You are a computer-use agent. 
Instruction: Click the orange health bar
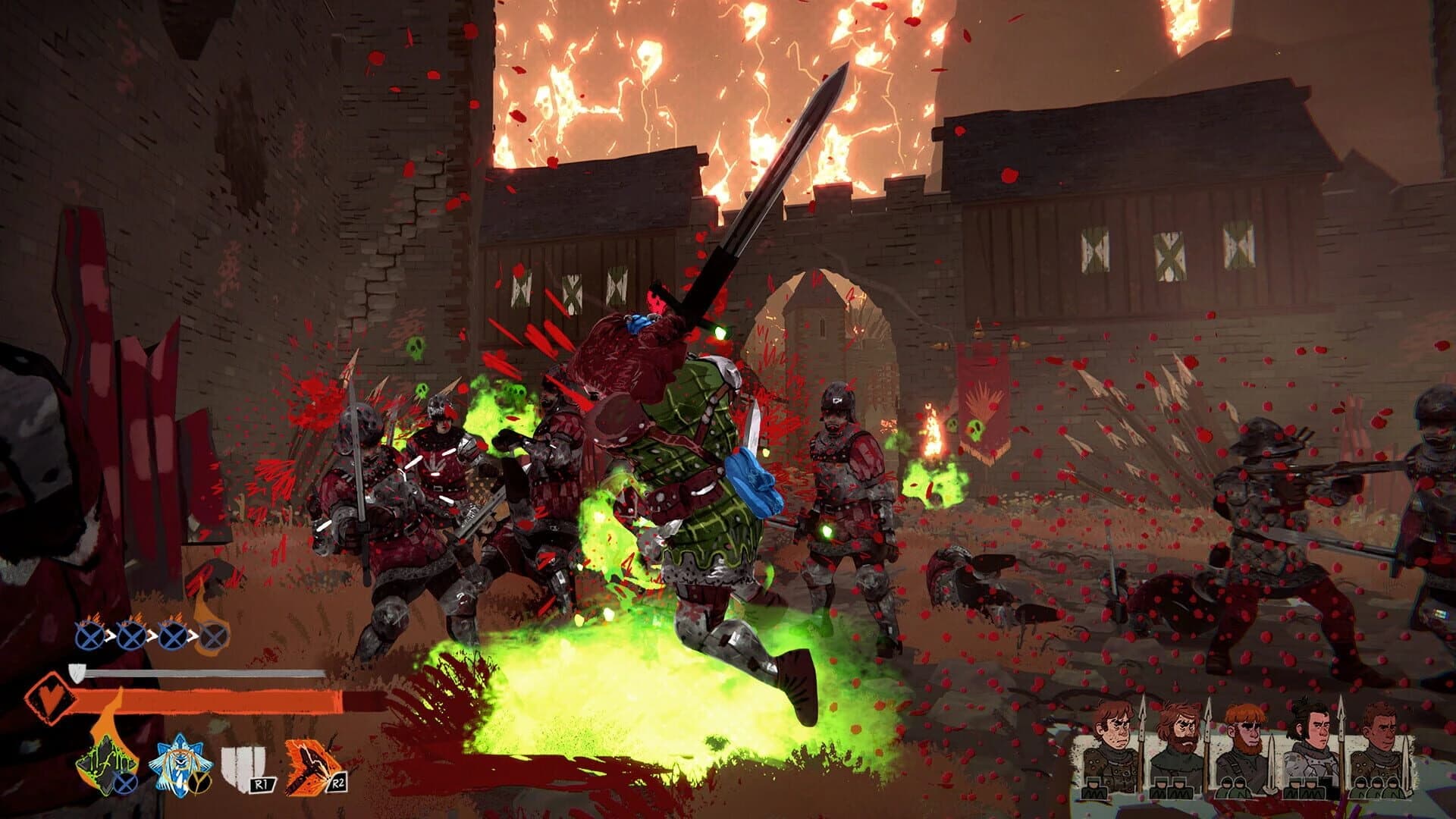205,701
